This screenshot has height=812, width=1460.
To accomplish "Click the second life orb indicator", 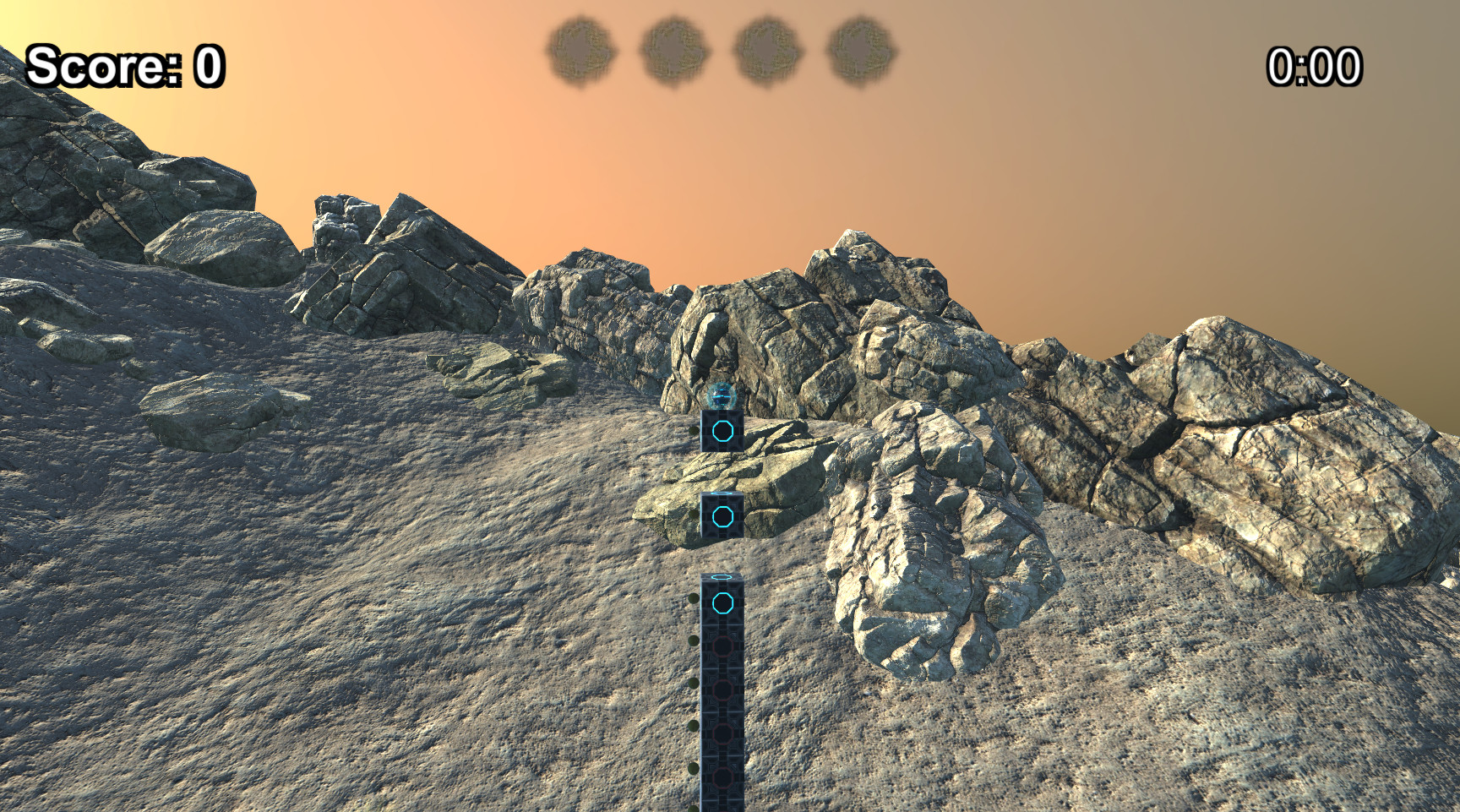I will point(673,51).
